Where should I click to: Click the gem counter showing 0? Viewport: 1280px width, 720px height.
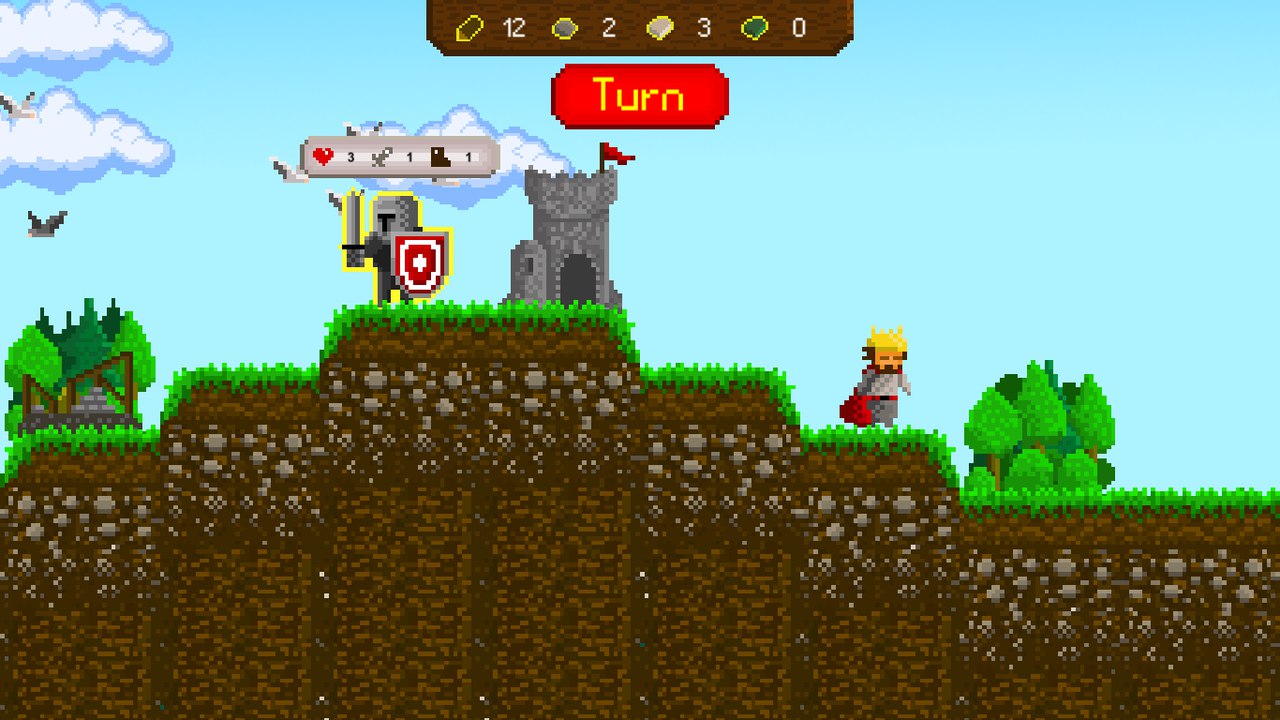(x=797, y=28)
